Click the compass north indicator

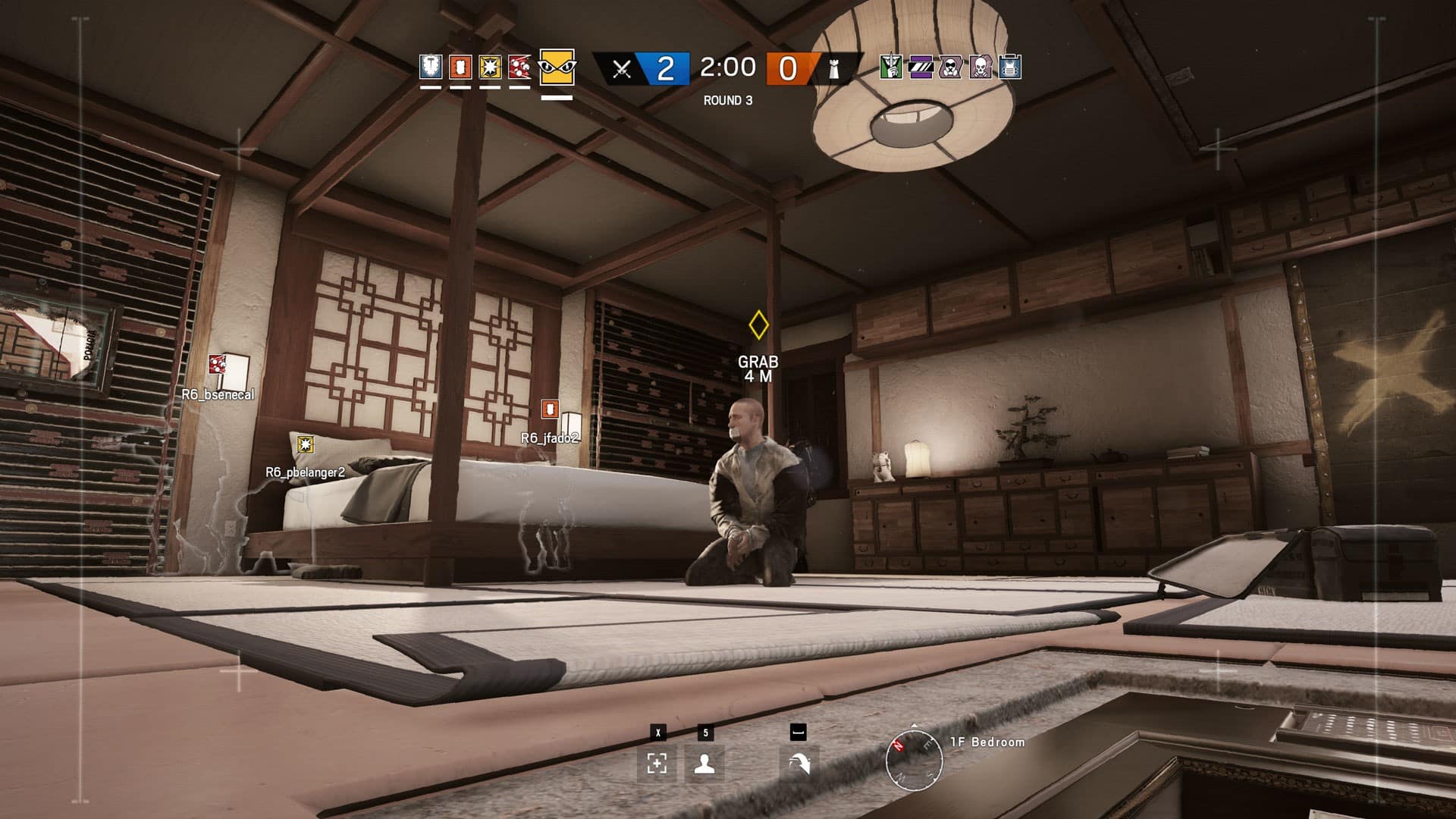tap(898, 744)
